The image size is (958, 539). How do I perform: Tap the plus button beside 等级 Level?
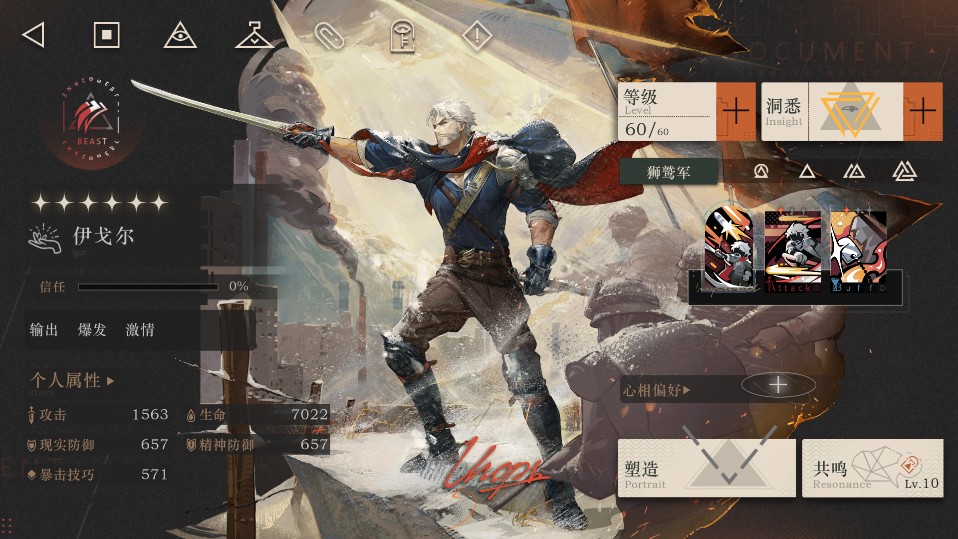click(736, 111)
